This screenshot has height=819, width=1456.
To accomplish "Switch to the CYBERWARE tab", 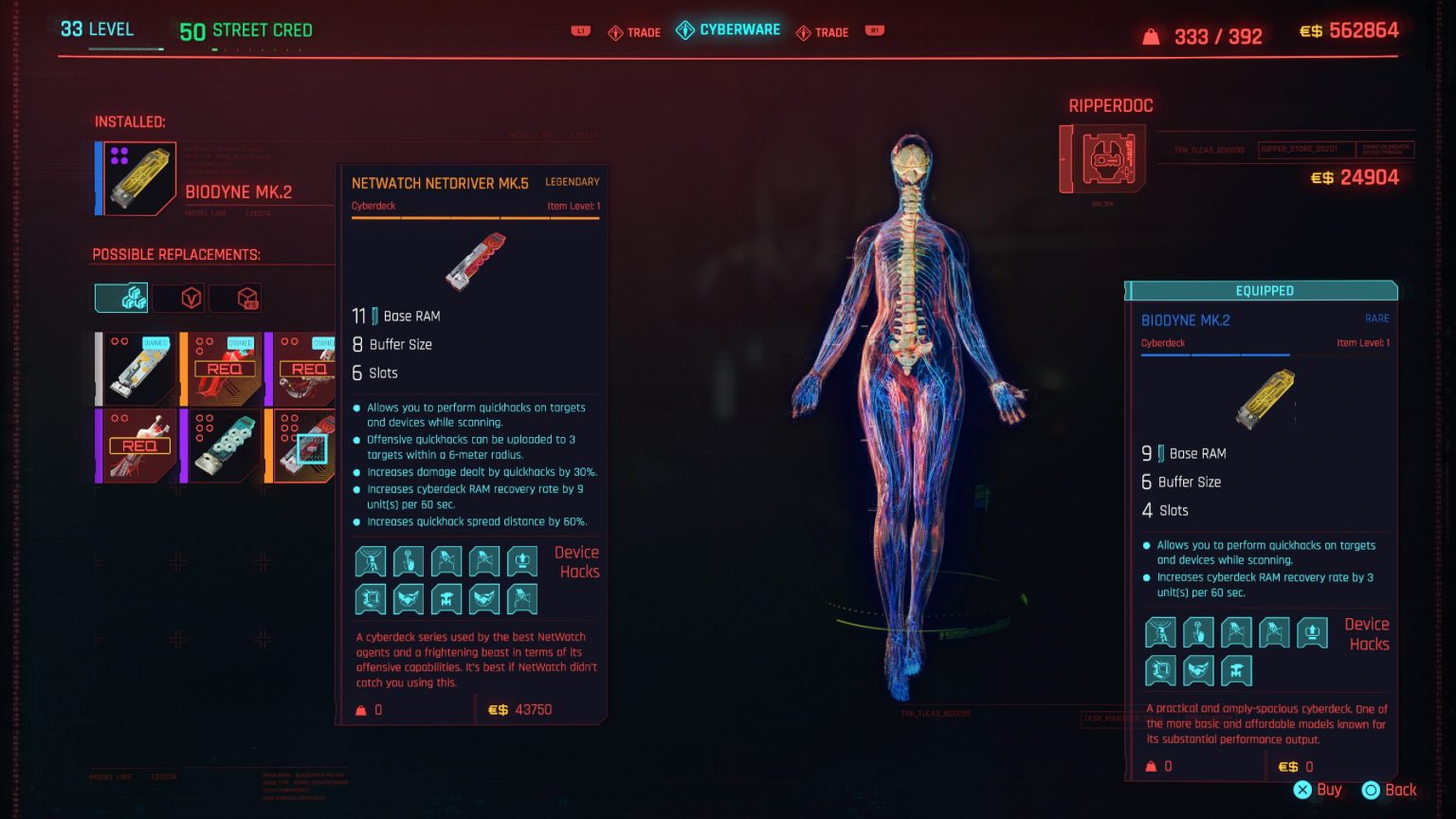I will pos(728,29).
